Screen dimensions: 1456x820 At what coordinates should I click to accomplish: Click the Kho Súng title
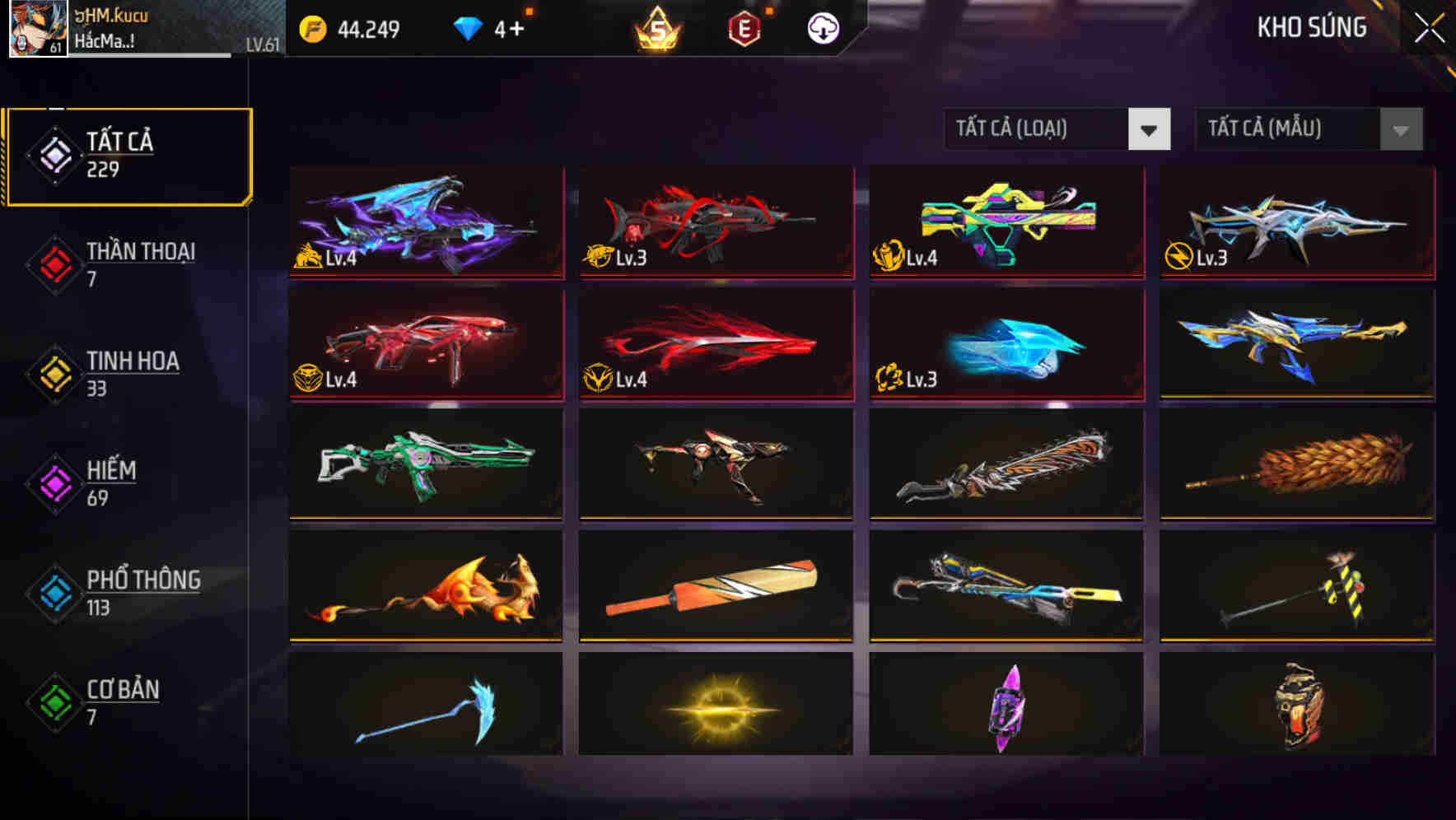[1311, 26]
